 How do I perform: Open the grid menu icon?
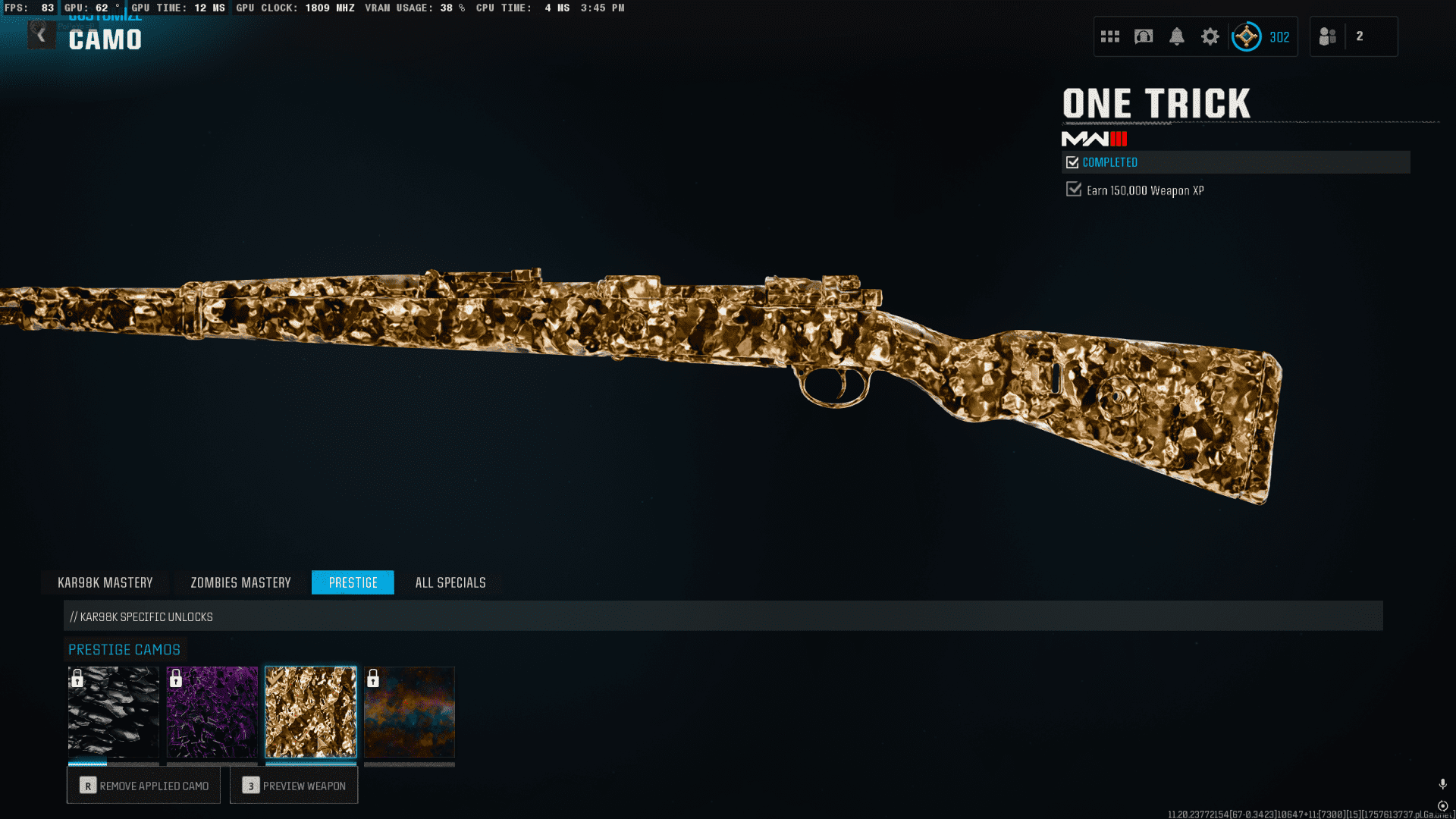pos(1110,36)
